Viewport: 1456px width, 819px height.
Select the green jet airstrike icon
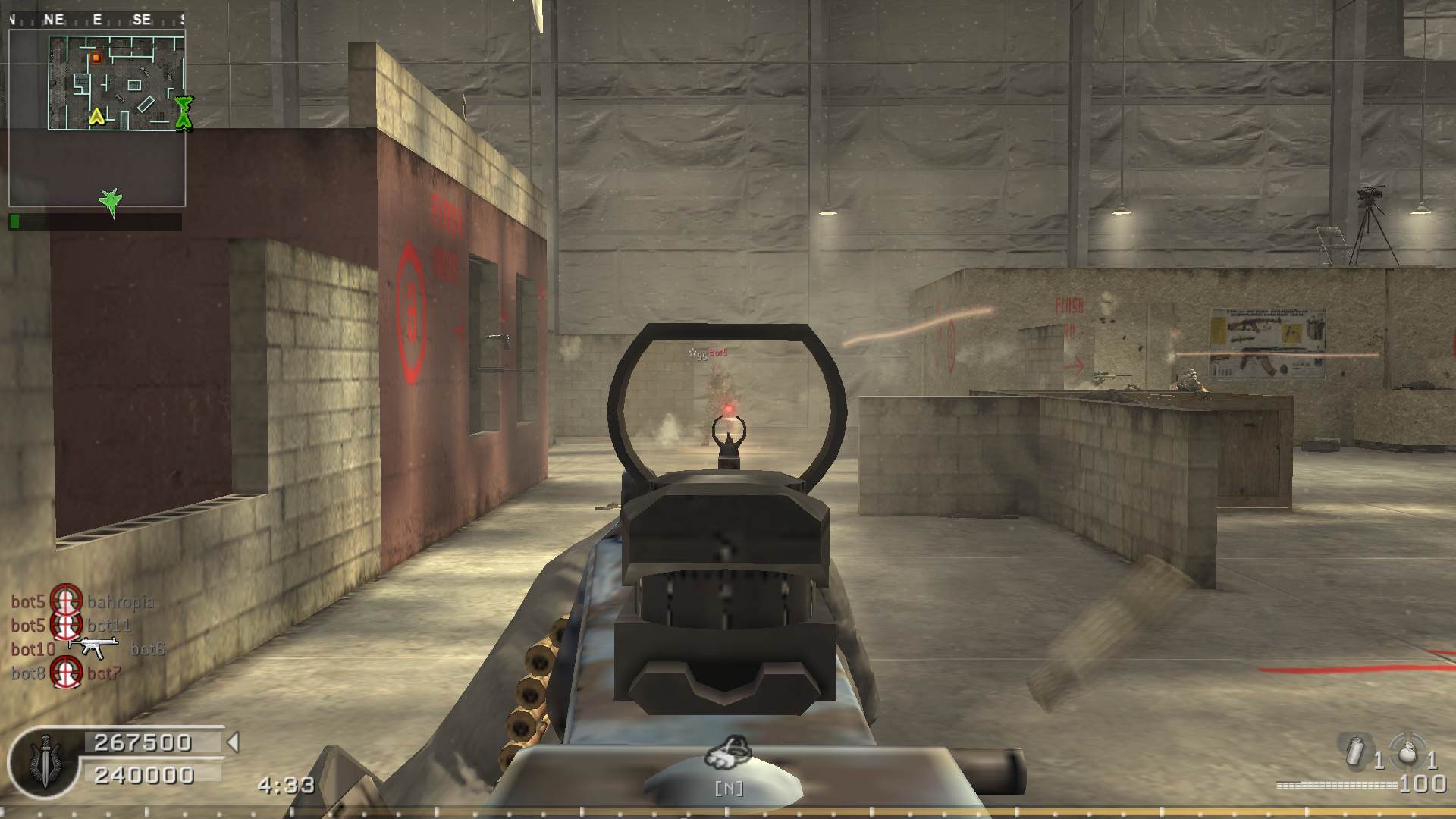click(x=111, y=202)
